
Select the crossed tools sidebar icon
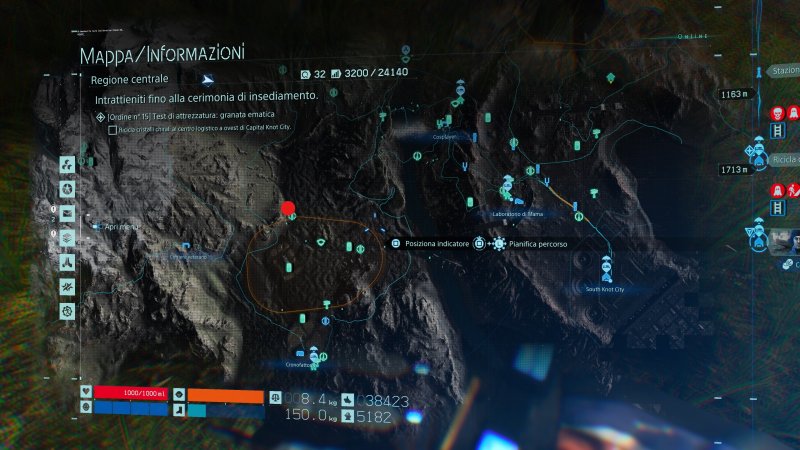tap(67, 287)
